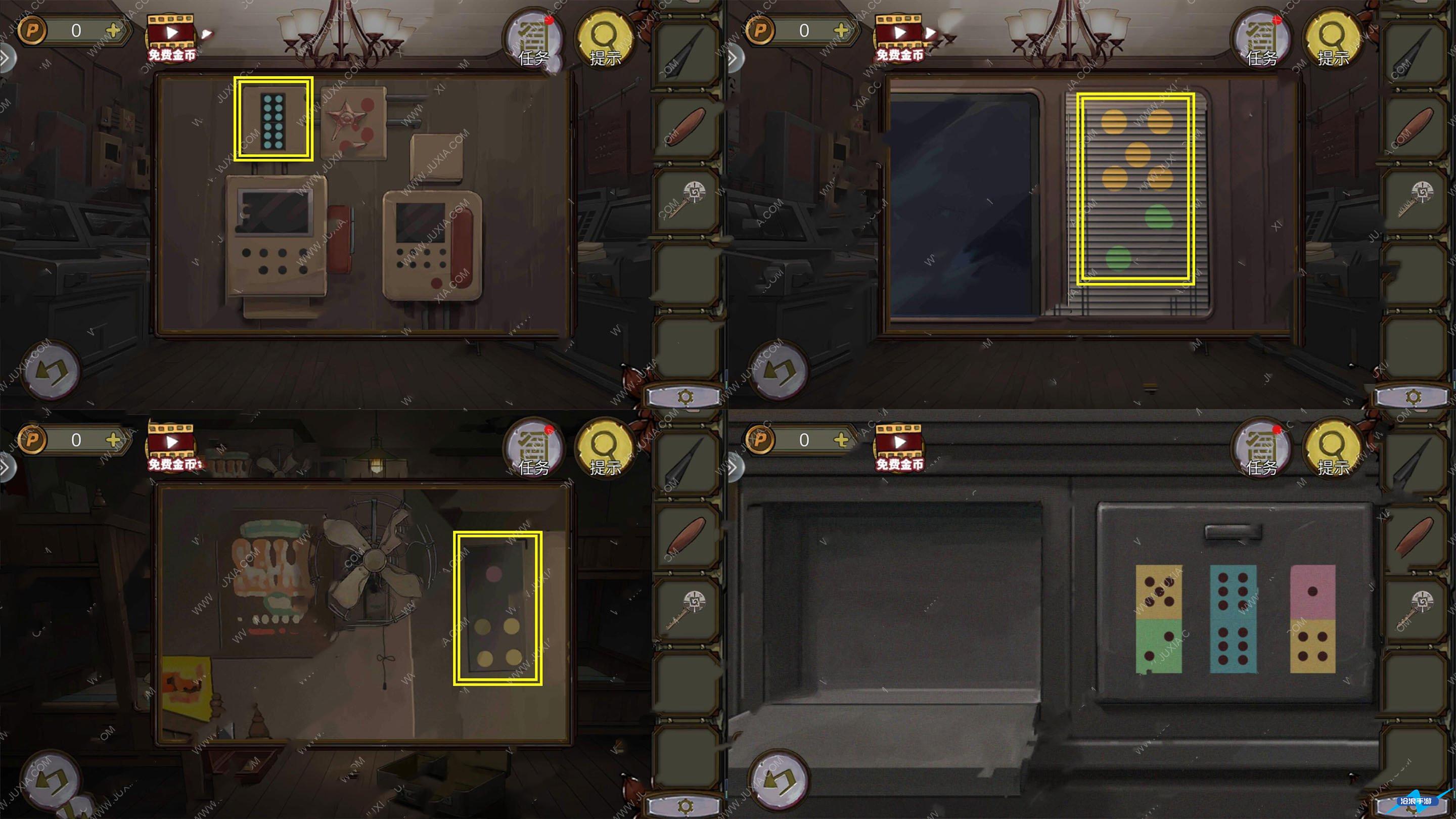Select the blue twelve-dot domino on the safe door
Image resolution: width=1456 pixels, height=819 pixels.
coord(1233,619)
